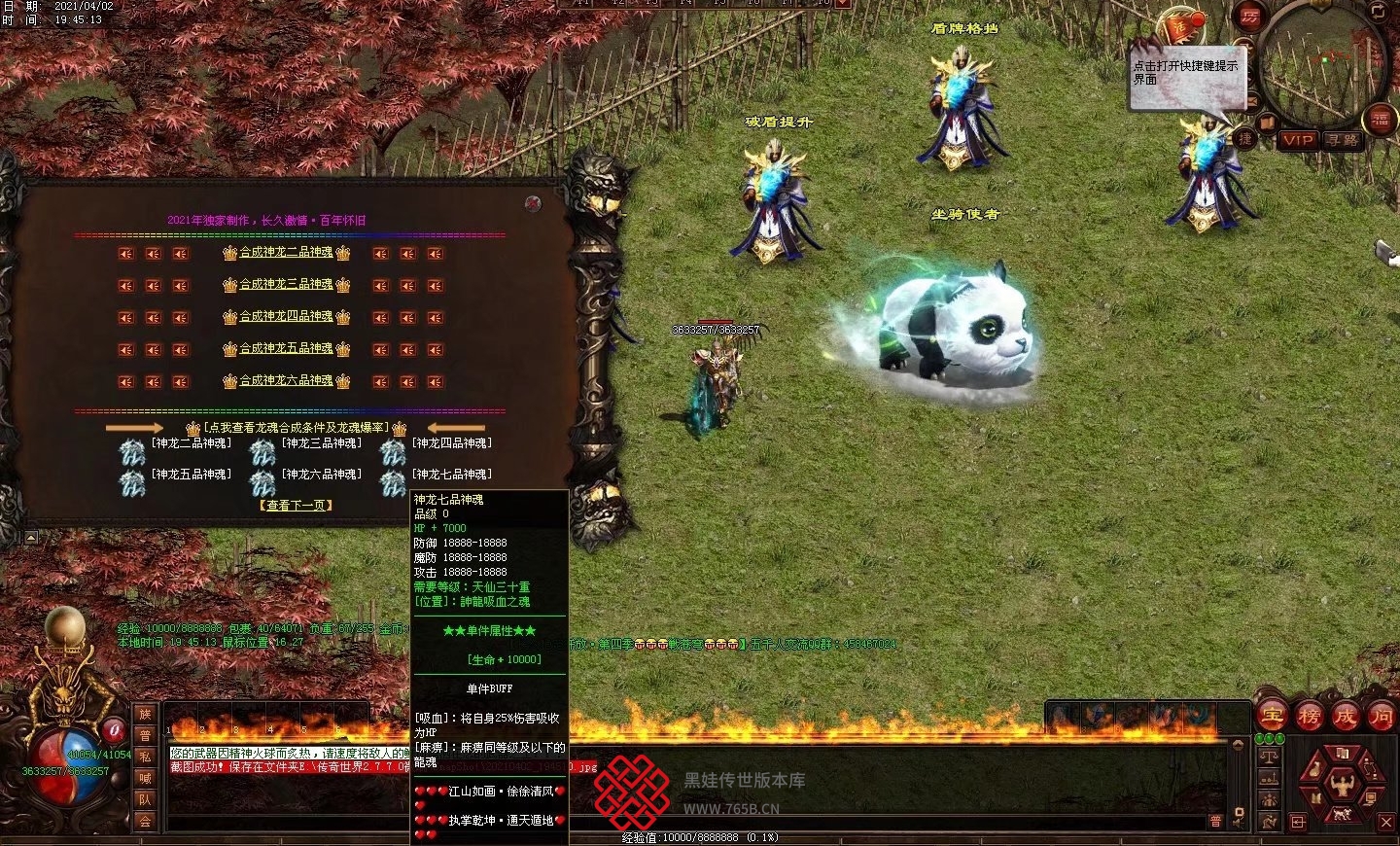Open the 成 achievements button
1400x846 pixels.
[1345, 717]
